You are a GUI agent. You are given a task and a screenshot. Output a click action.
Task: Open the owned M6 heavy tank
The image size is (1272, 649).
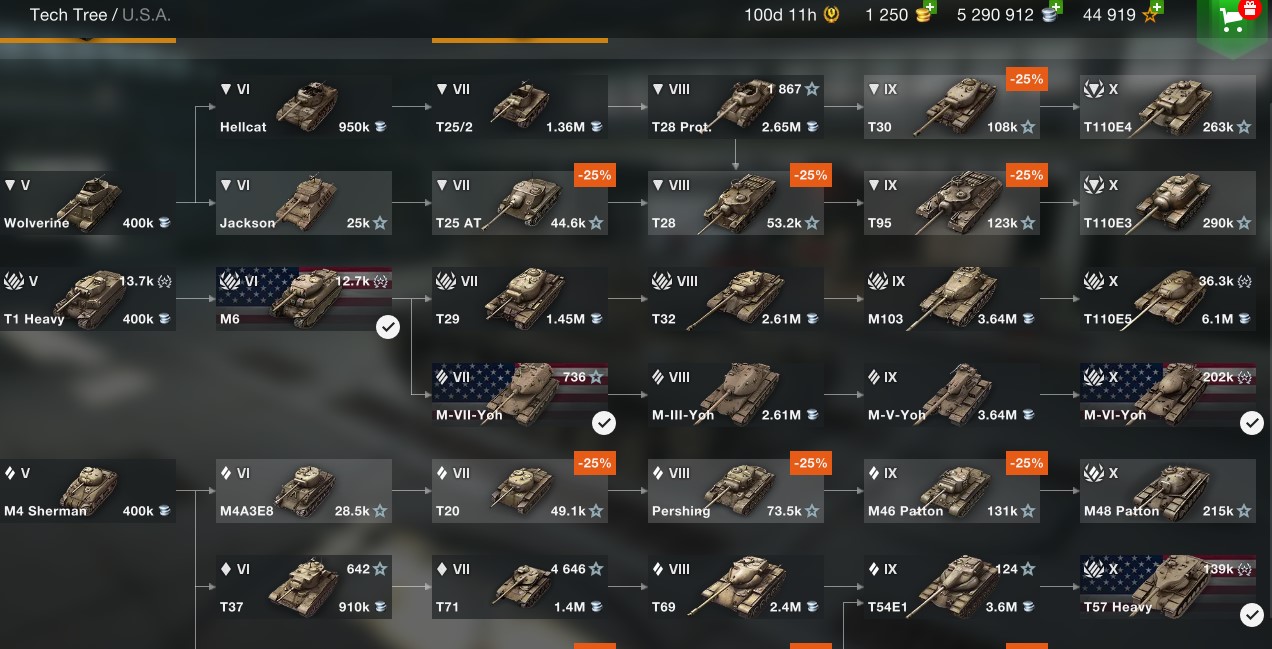point(304,299)
